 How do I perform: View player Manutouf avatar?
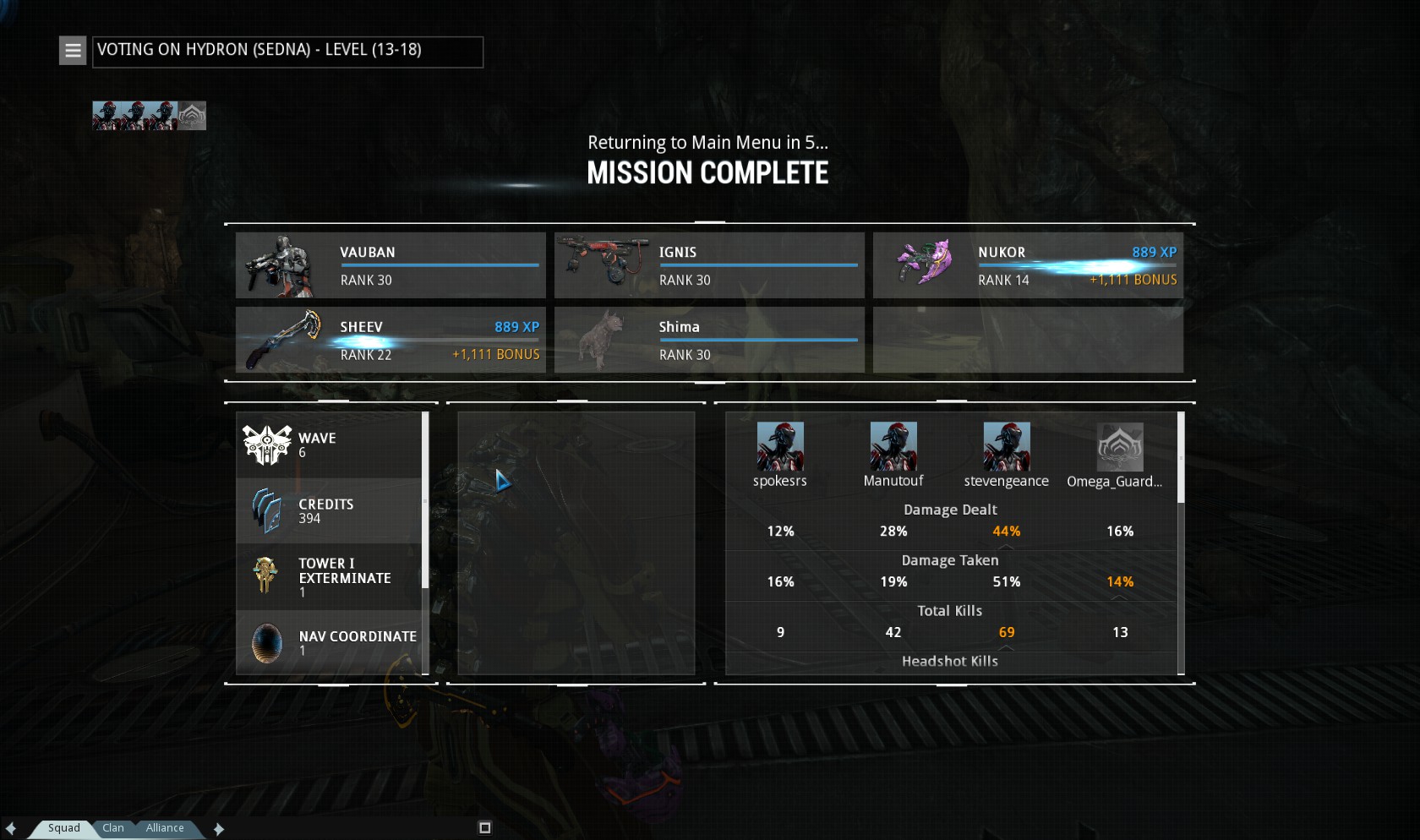click(x=893, y=447)
